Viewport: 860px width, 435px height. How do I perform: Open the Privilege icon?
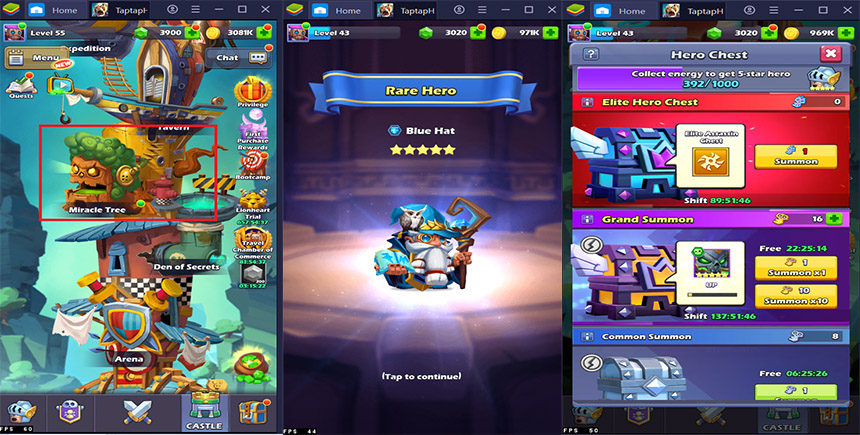point(252,92)
